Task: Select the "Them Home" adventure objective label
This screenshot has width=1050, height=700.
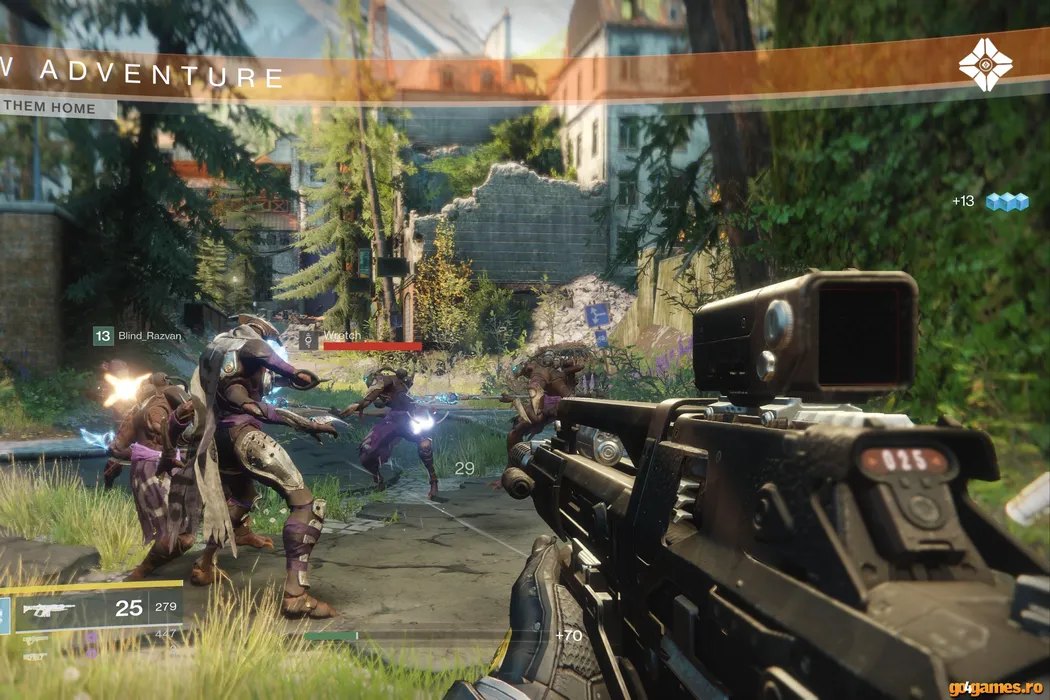Action: coord(50,108)
